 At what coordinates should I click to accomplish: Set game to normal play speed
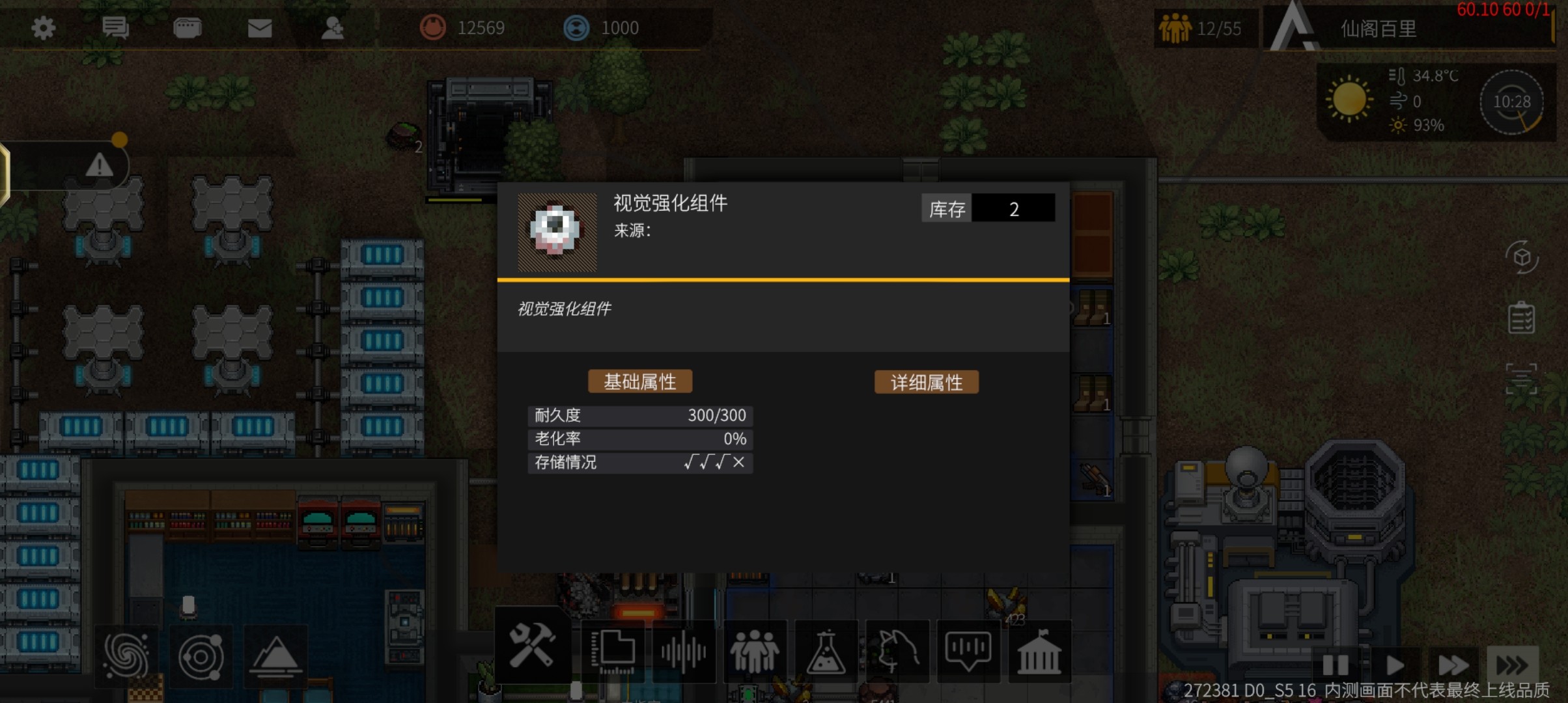coord(1393,665)
